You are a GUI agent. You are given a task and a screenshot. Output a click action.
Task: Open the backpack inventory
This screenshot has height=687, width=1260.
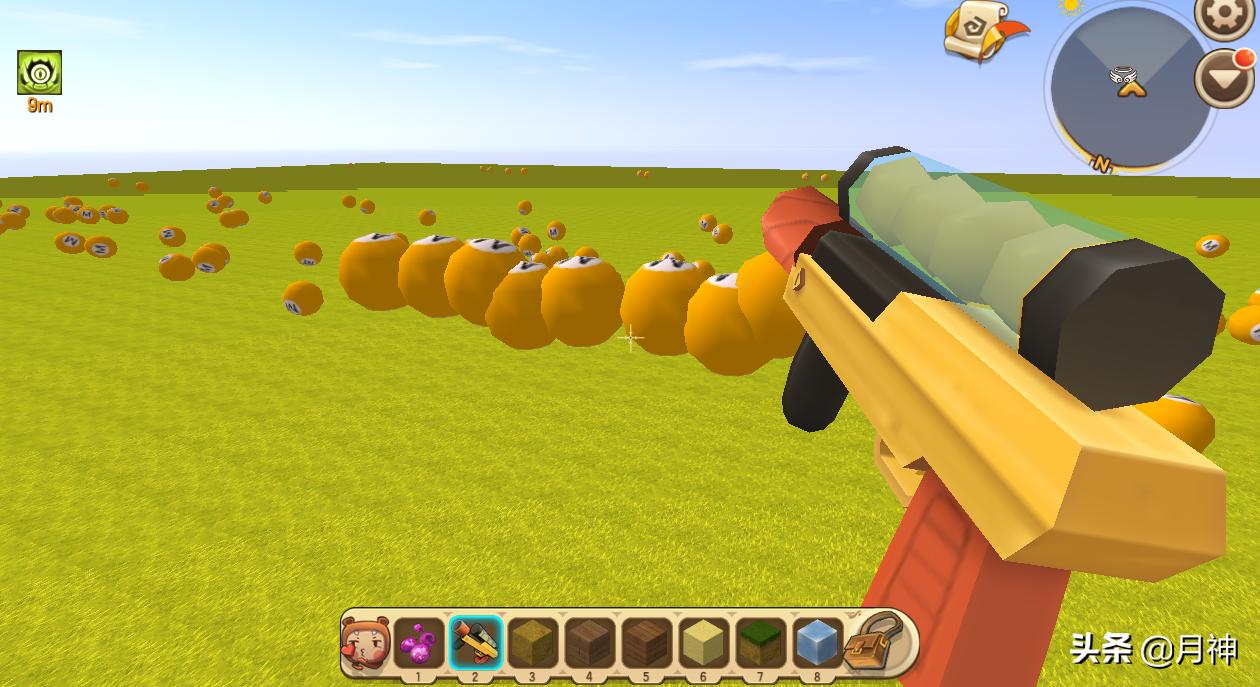click(876, 641)
